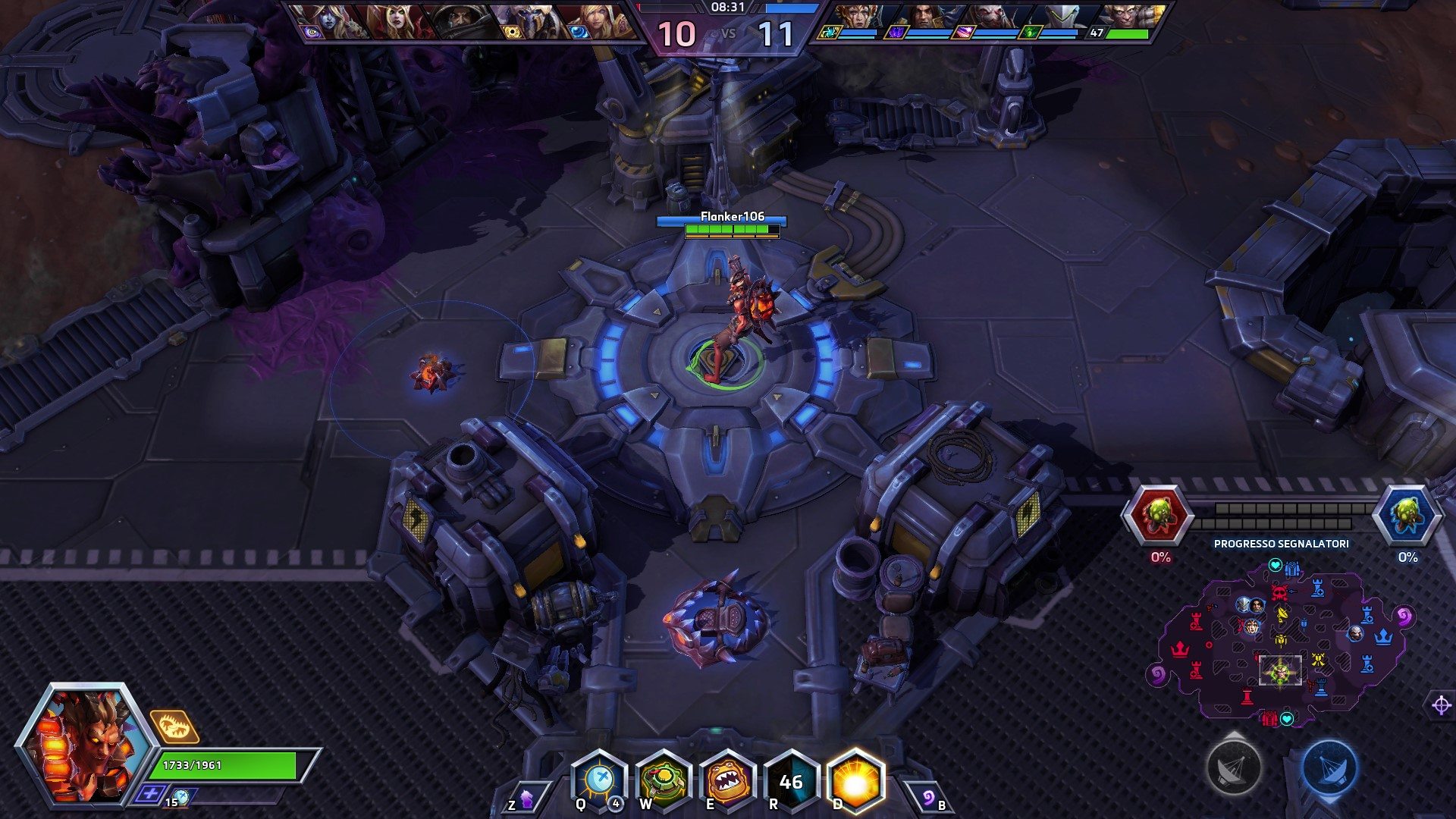
Task: Select the blue team zerg objective icon
Action: (1405, 516)
